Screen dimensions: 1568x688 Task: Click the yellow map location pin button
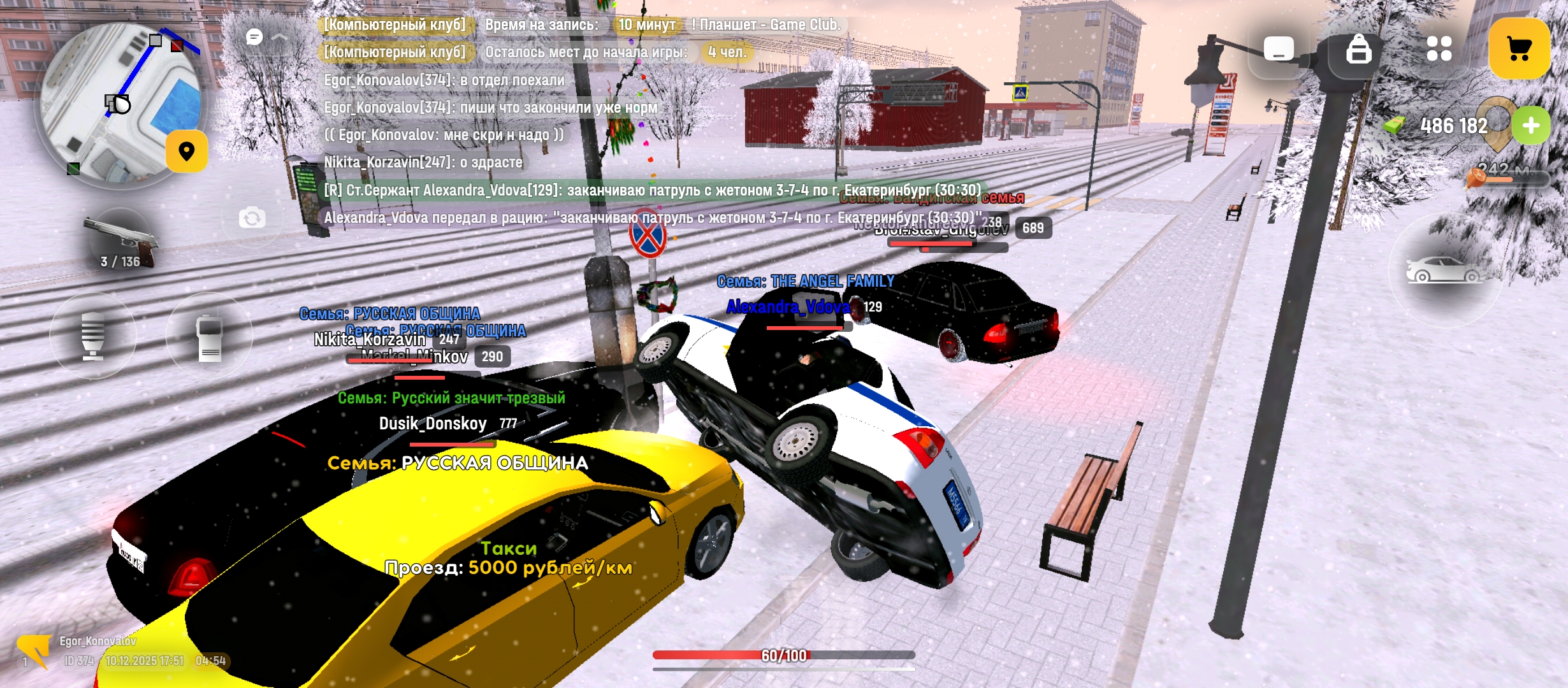coord(187,152)
